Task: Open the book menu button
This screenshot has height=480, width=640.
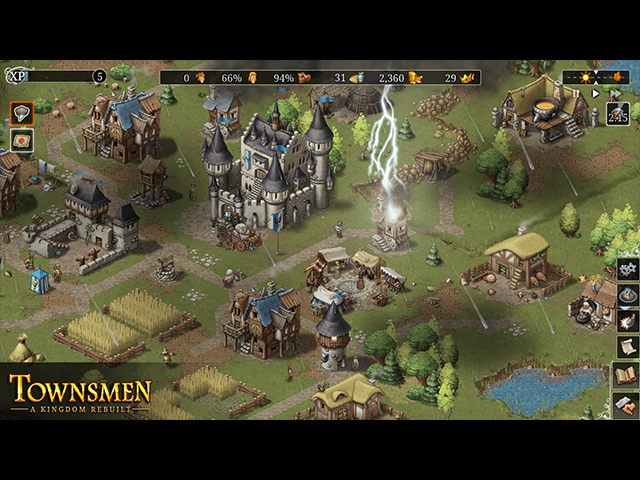Action: pos(628,376)
